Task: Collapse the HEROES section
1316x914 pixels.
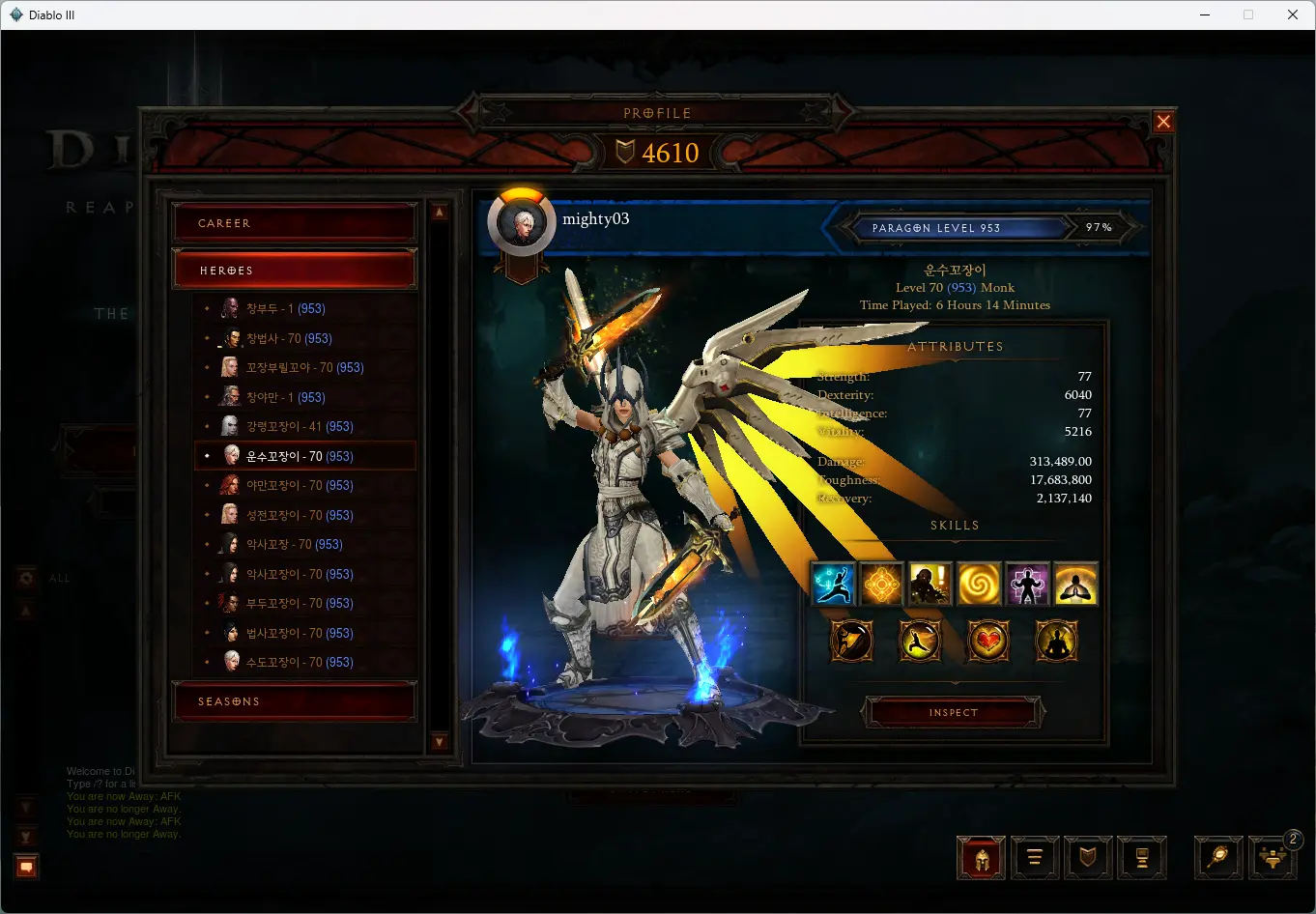Action: click(x=295, y=269)
